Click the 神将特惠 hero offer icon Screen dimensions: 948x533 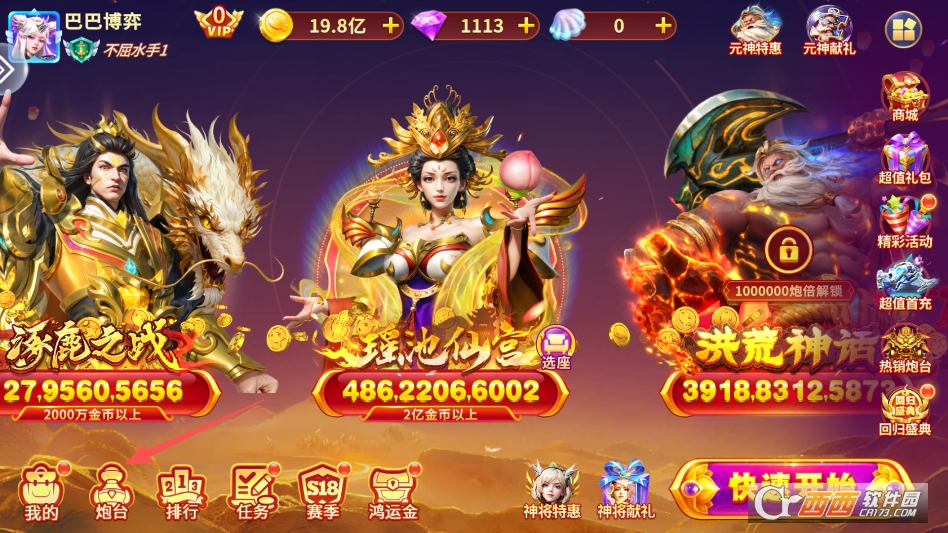552,489
